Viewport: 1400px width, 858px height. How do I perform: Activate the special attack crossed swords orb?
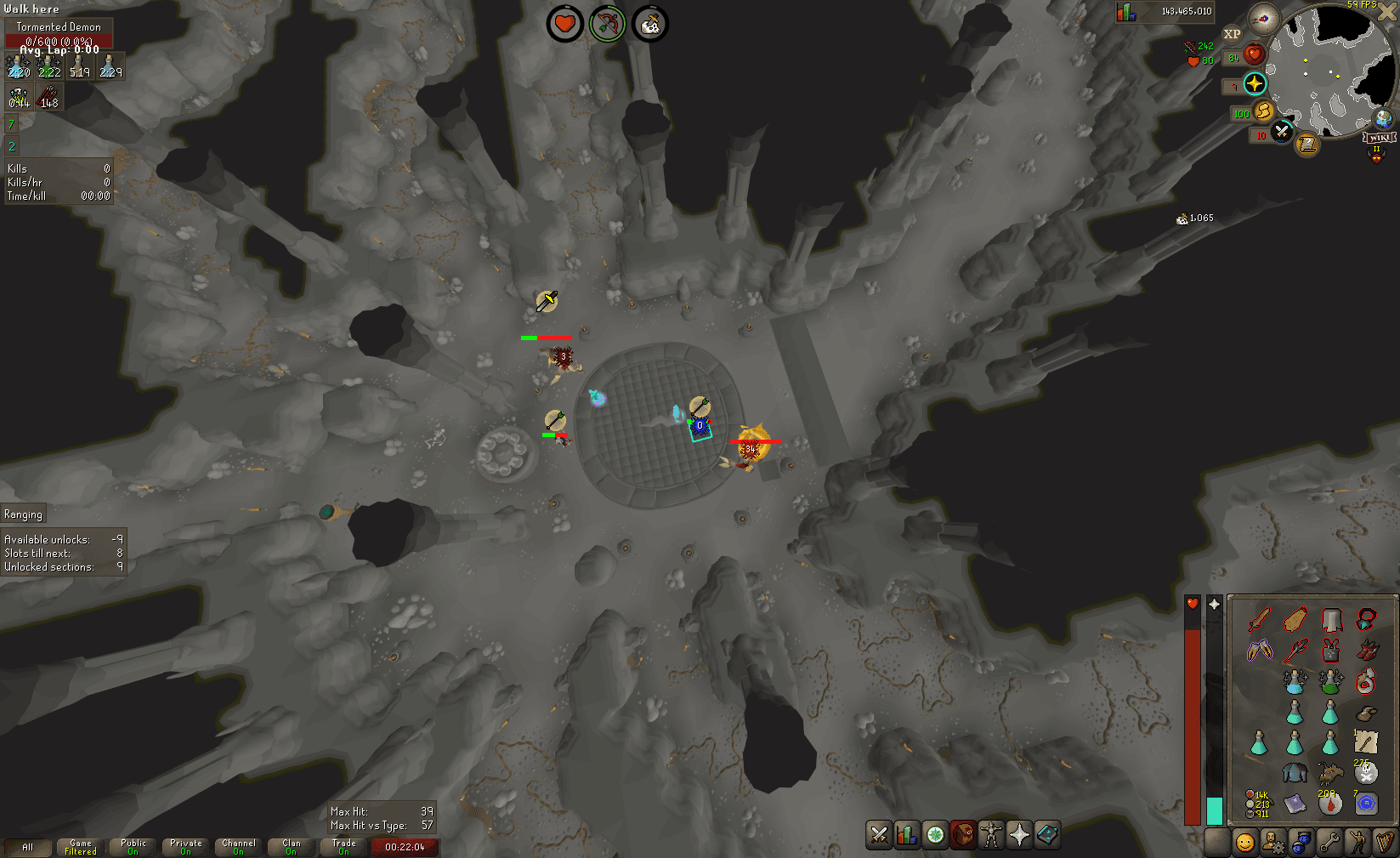pos(1282,132)
